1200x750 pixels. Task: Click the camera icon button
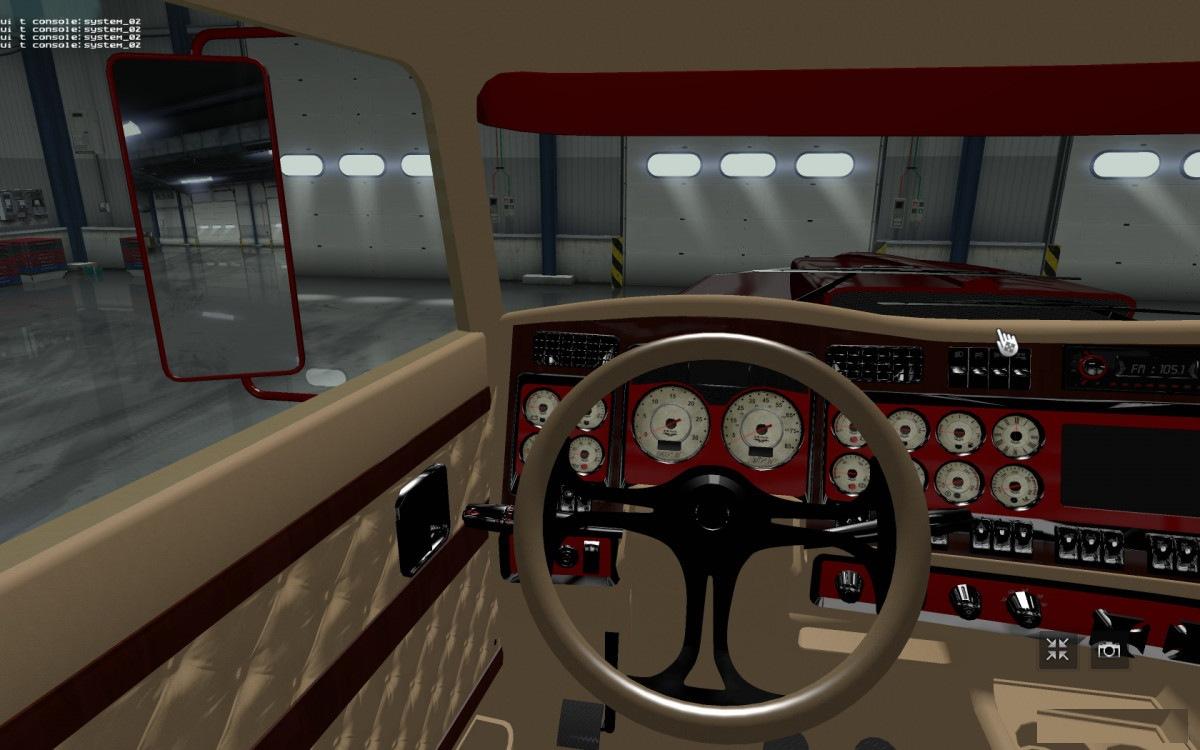(x=1109, y=650)
